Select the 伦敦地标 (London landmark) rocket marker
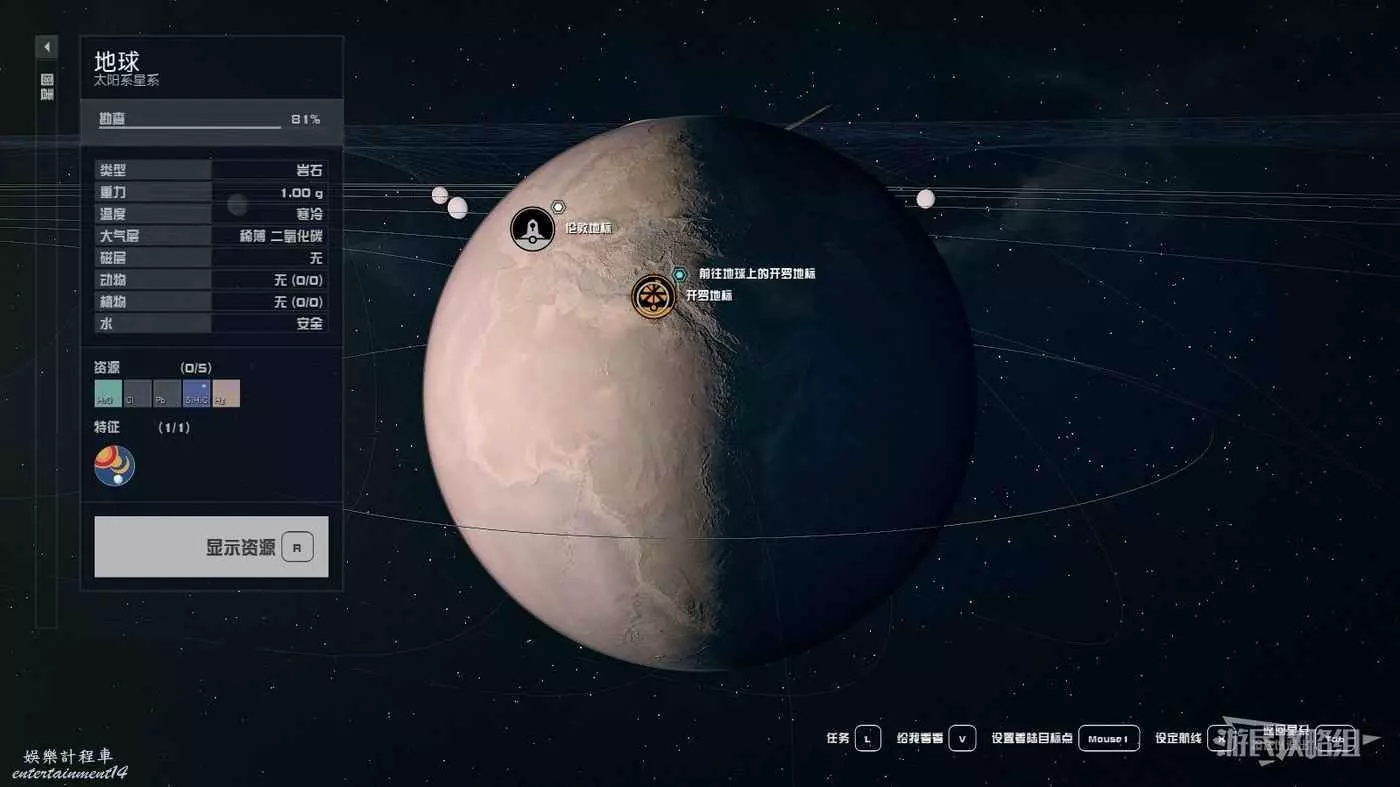Viewport: 1400px width, 787px height. (532, 229)
